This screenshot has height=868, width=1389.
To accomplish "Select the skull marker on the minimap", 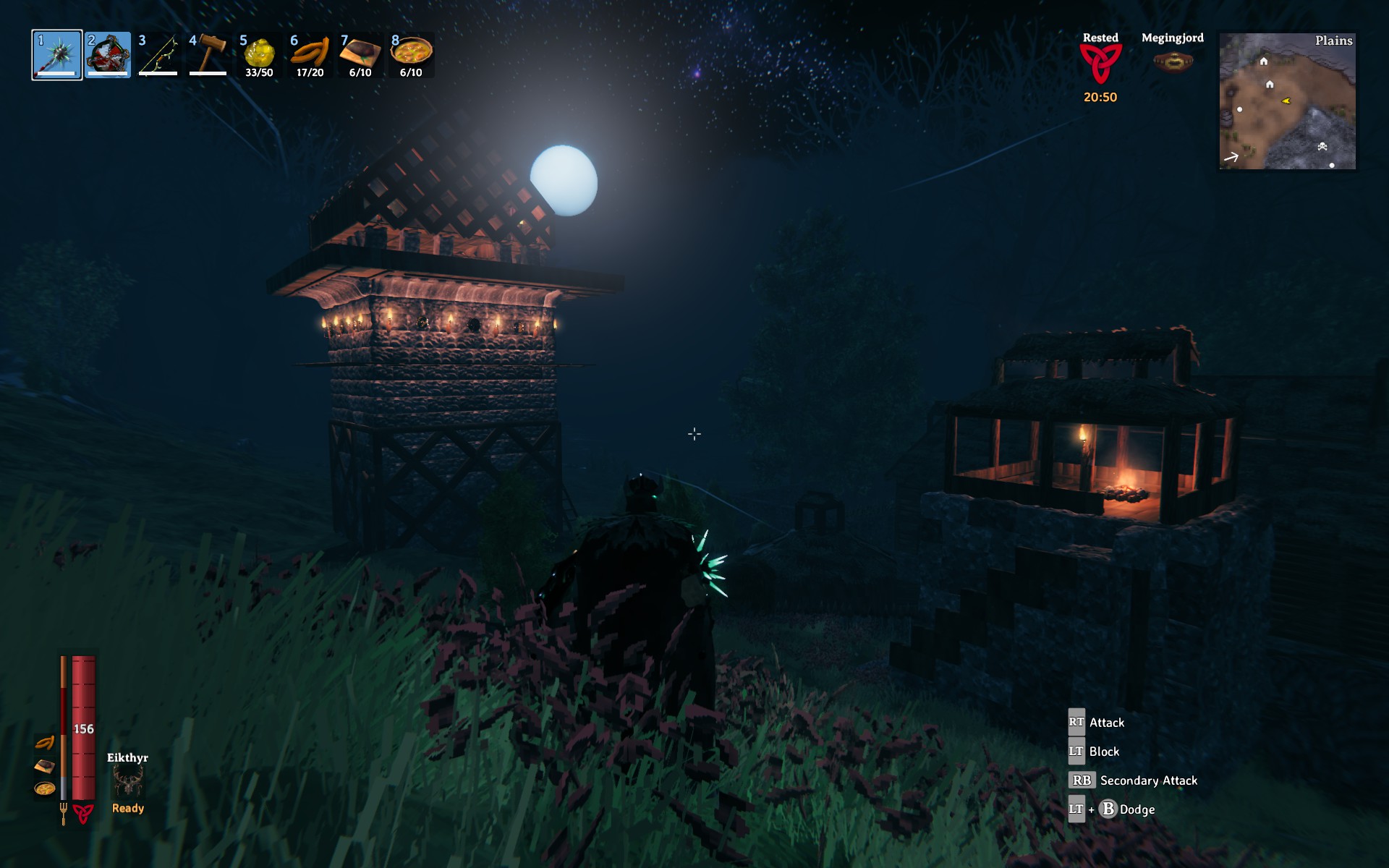I will pyautogui.click(x=1322, y=147).
